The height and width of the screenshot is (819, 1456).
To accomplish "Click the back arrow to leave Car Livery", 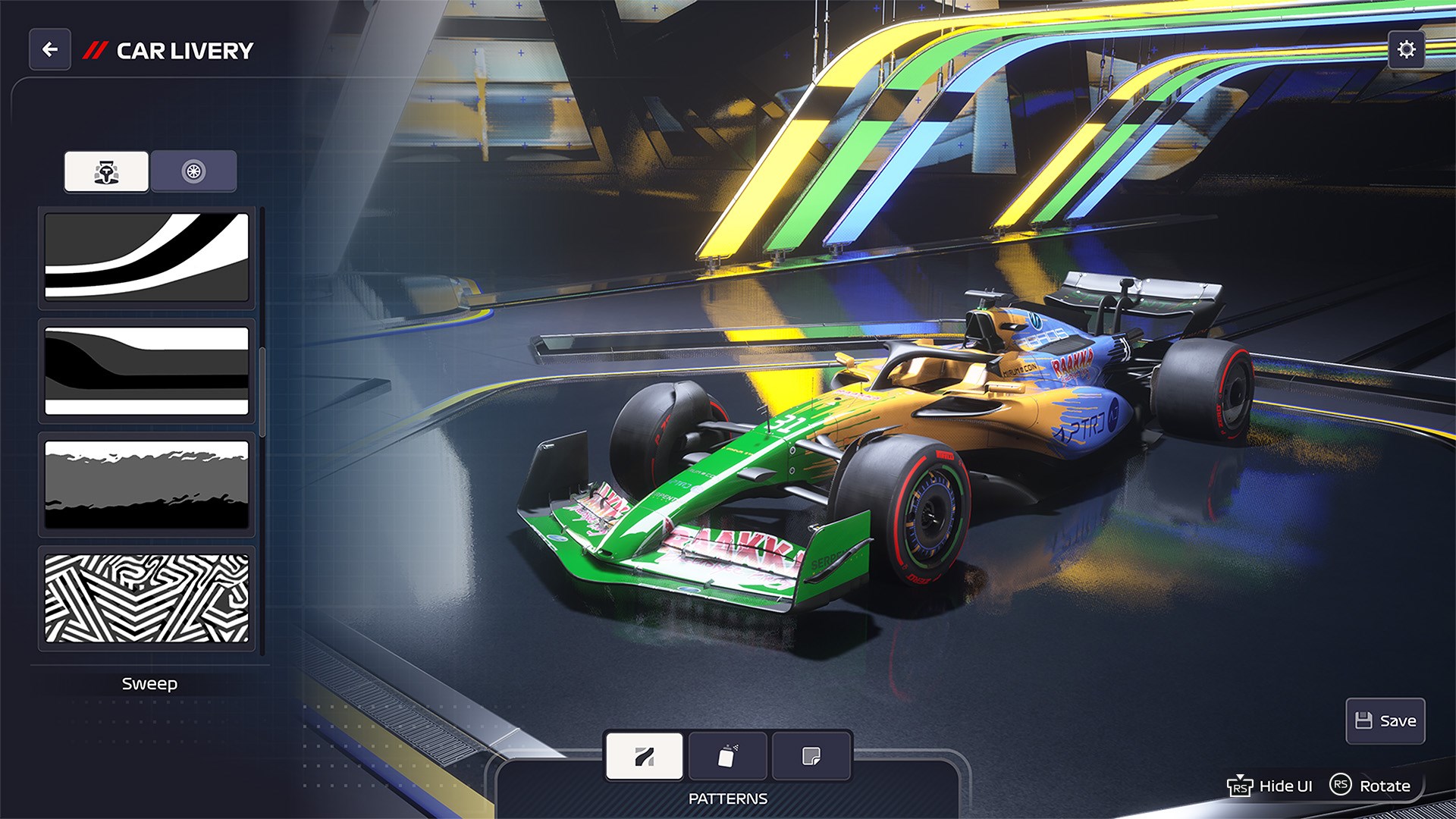I will point(49,50).
